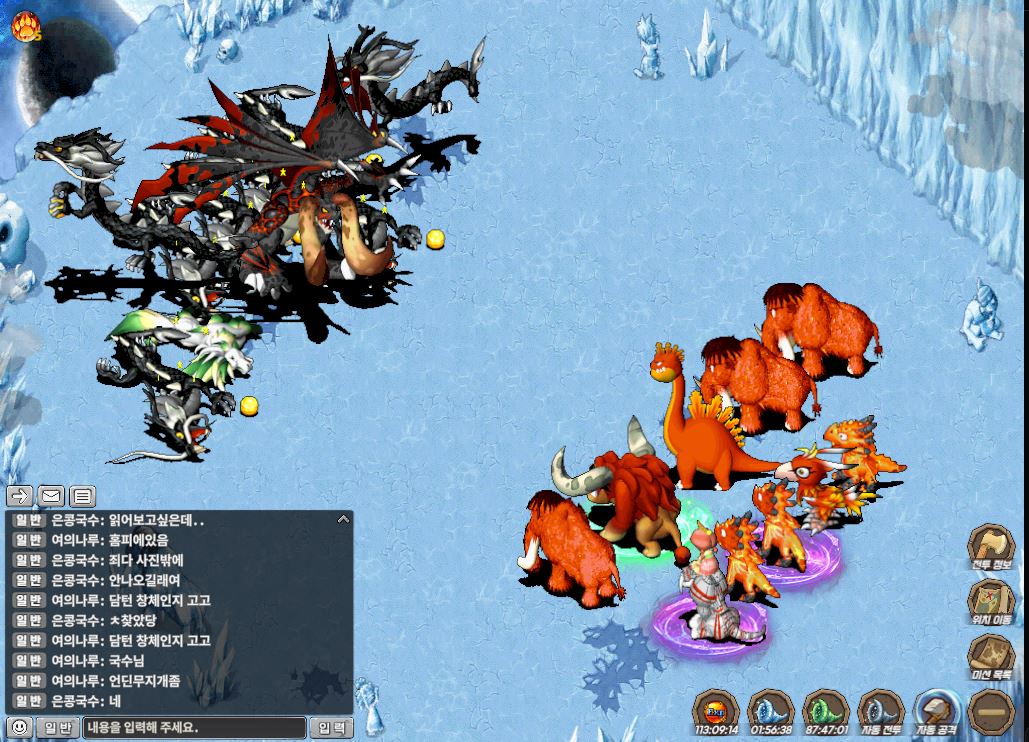Open the mail envelope button
1029x742 pixels.
click(51, 495)
